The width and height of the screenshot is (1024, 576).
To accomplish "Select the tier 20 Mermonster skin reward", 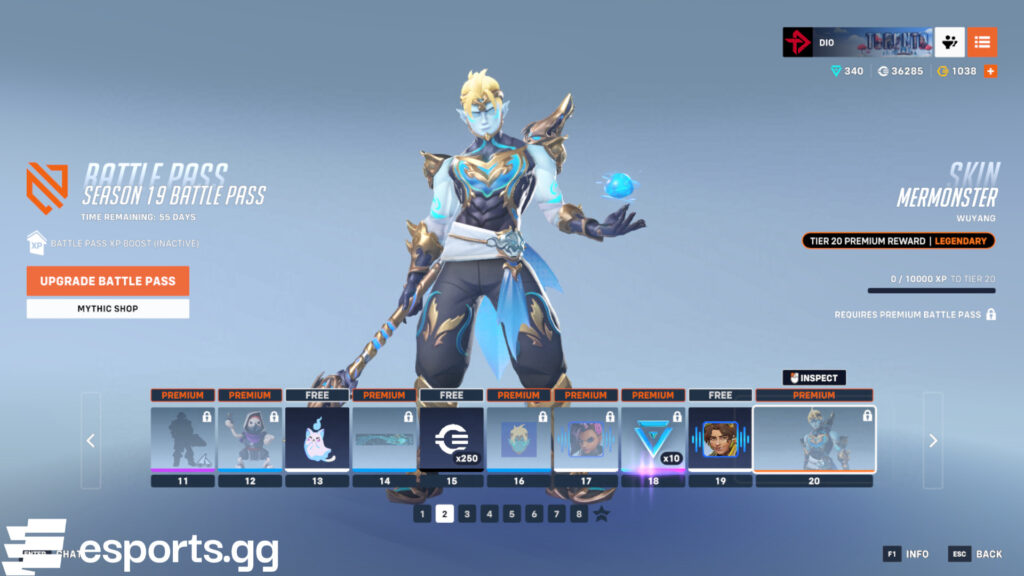I will coord(814,439).
